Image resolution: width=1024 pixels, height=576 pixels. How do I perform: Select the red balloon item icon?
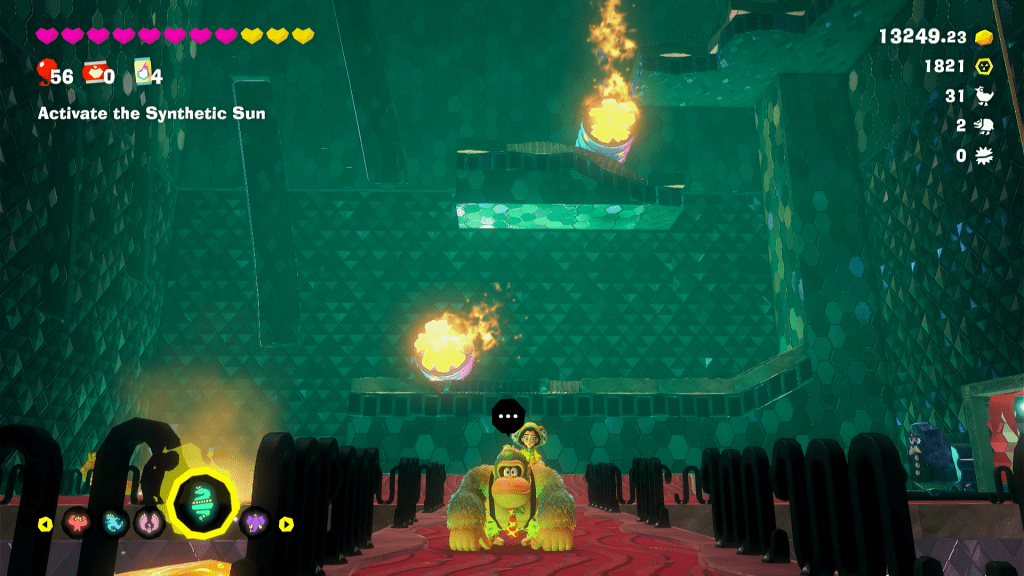tap(45, 72)
